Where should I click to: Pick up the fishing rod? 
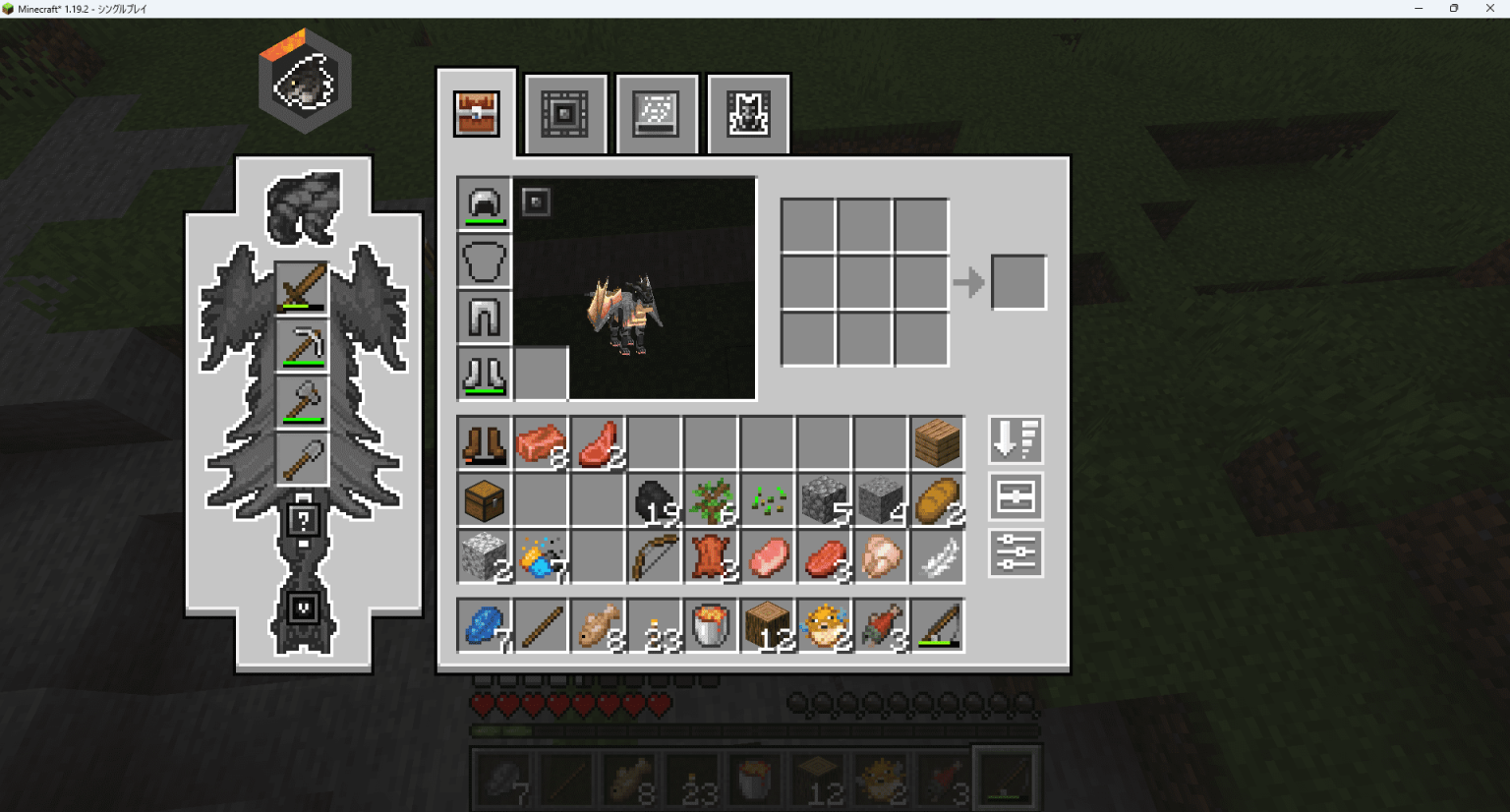pos(937,626)
